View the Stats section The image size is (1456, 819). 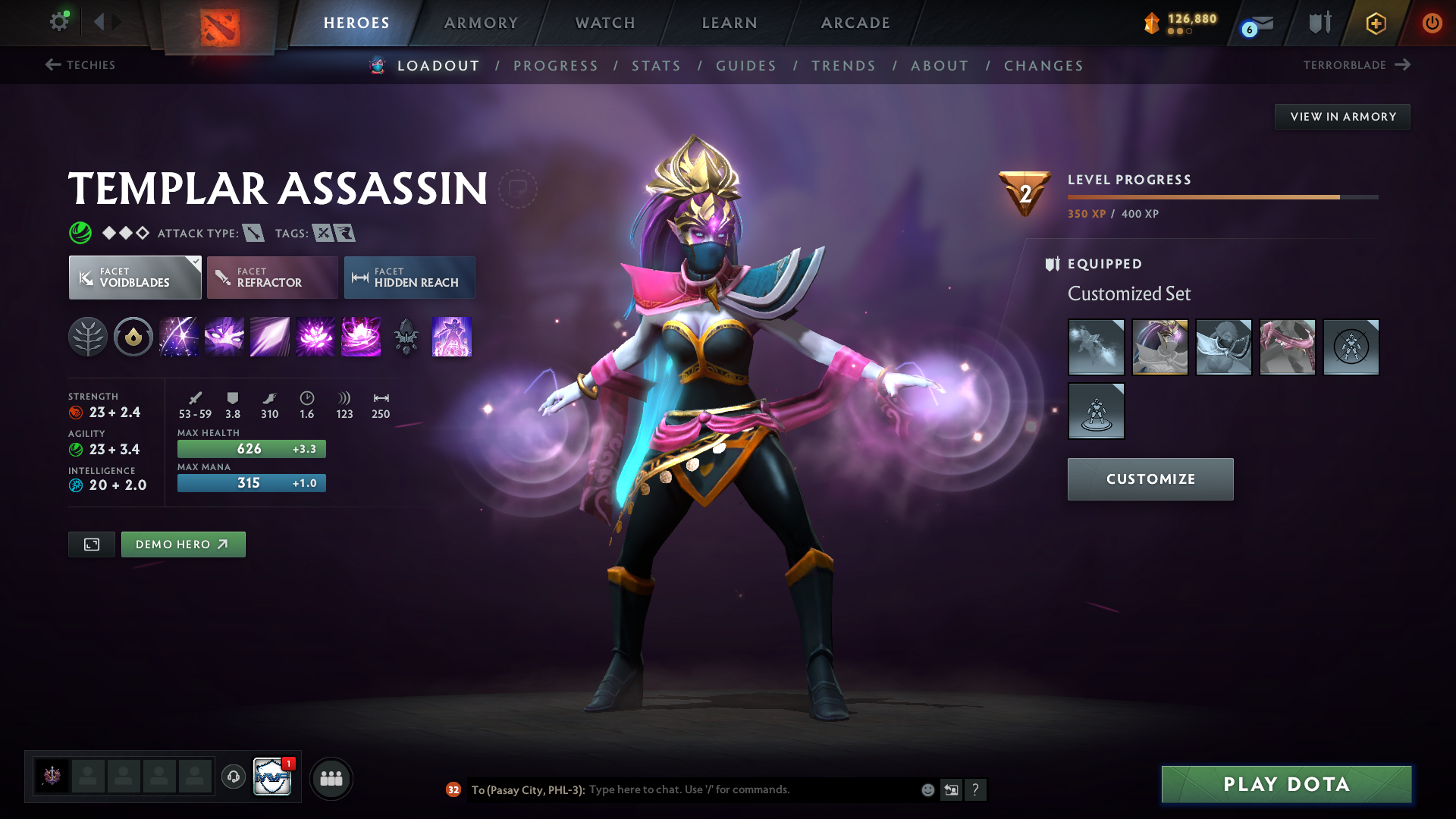point(657,66)
